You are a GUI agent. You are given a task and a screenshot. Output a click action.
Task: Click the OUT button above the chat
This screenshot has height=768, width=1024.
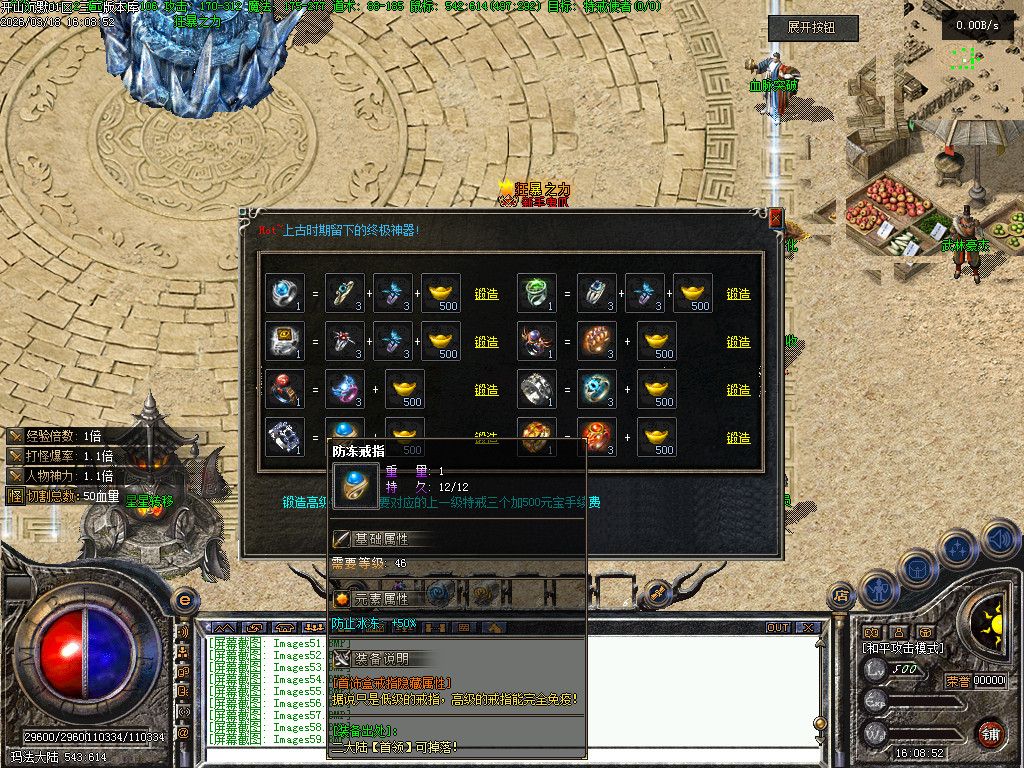coord(777,628)
